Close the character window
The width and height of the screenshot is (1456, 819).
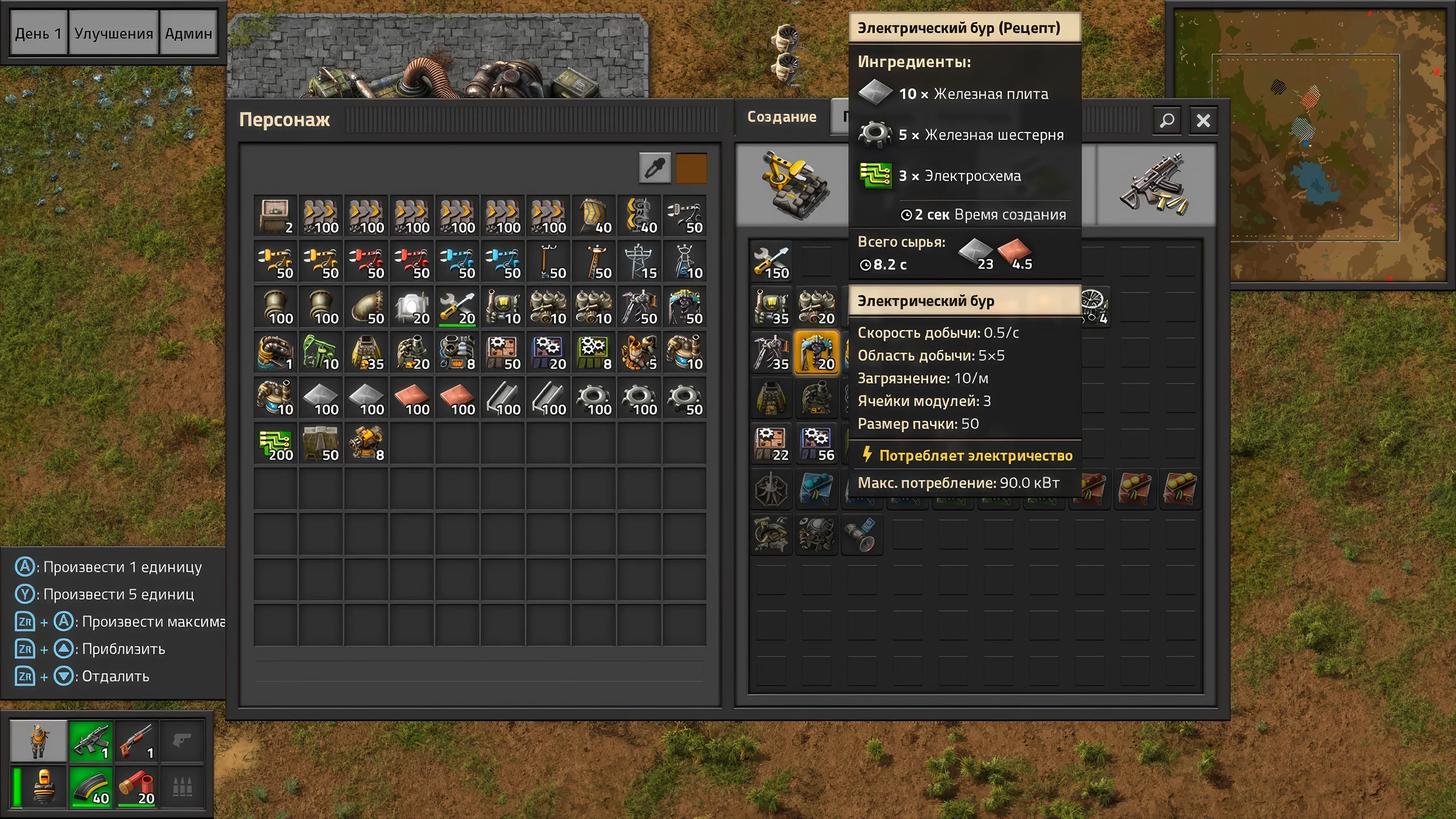tap(1203, 121)
